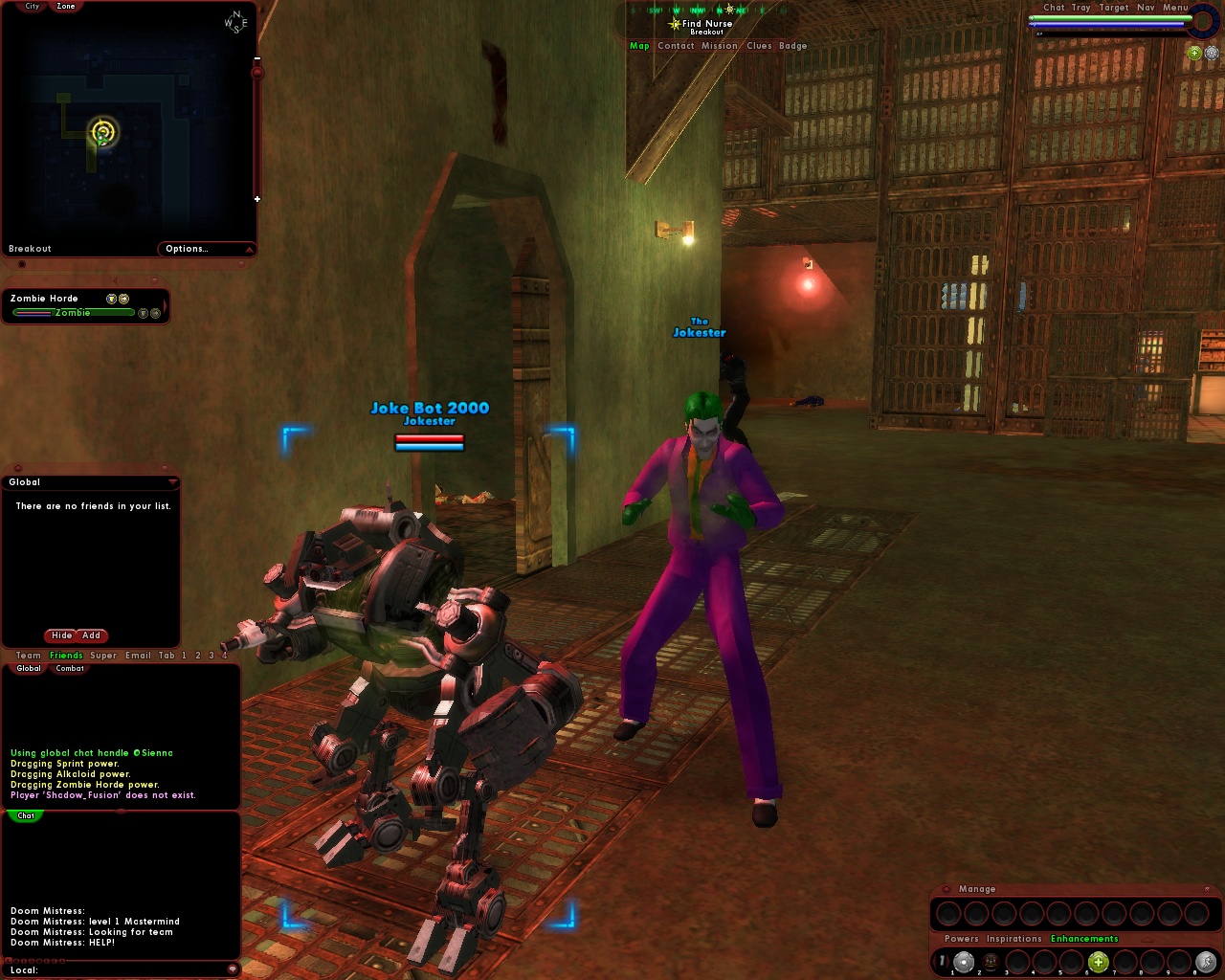Click the power icon in tray slot 1
This screenshot has height=980, width=1225.
click(x=963, y=962)
